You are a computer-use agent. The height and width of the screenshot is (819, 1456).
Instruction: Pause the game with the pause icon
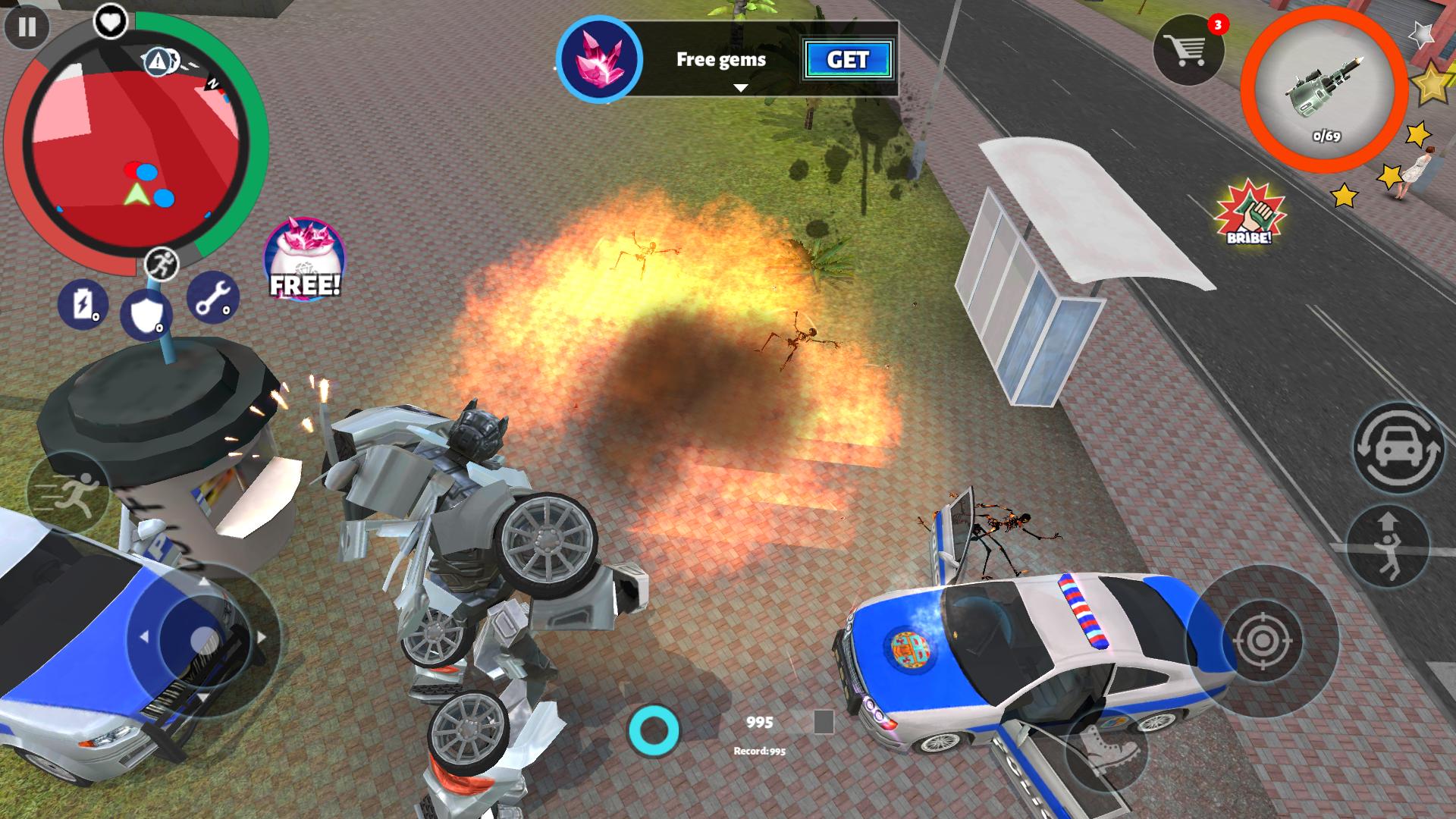click(28, 28)
